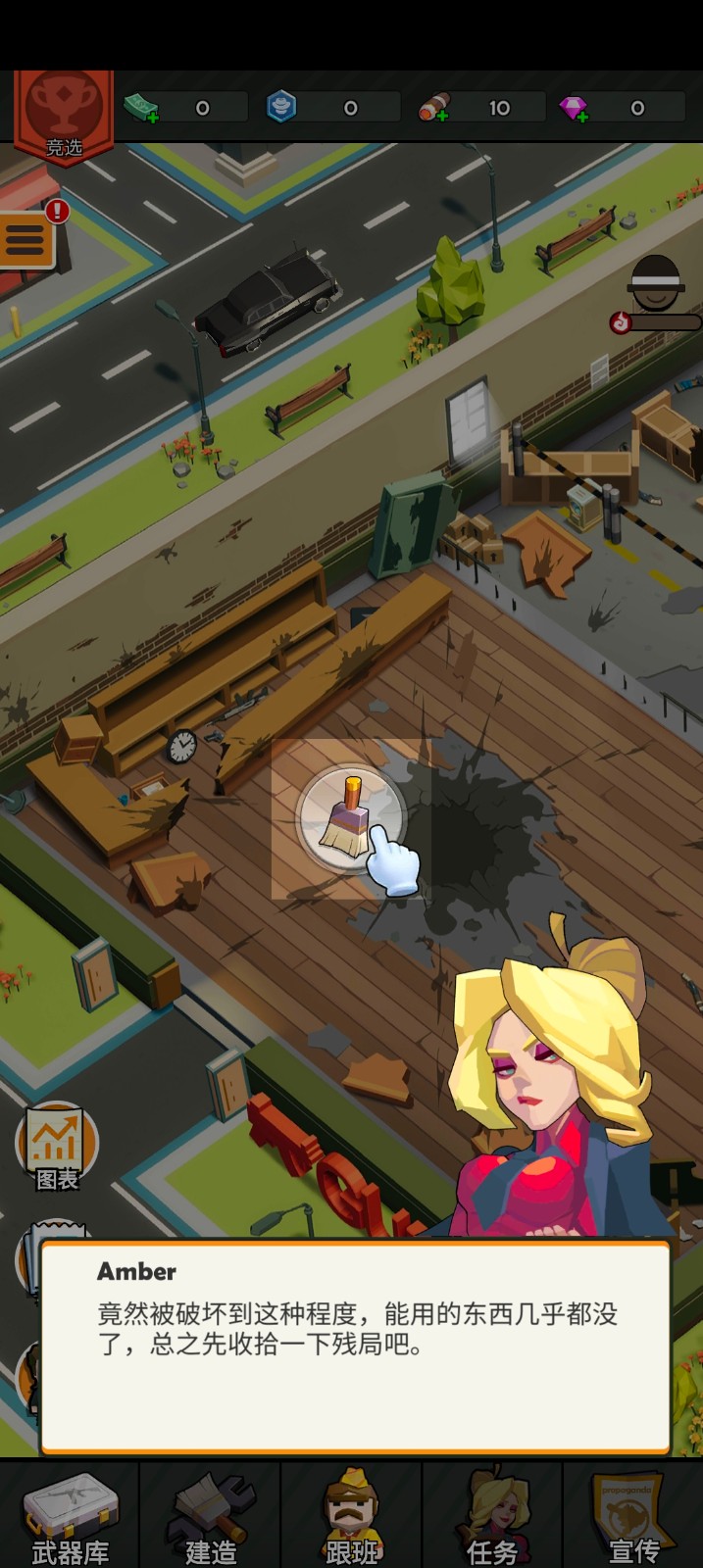
Task: Open the 图表 chart panel
Action: click(x=57, y=1147)
